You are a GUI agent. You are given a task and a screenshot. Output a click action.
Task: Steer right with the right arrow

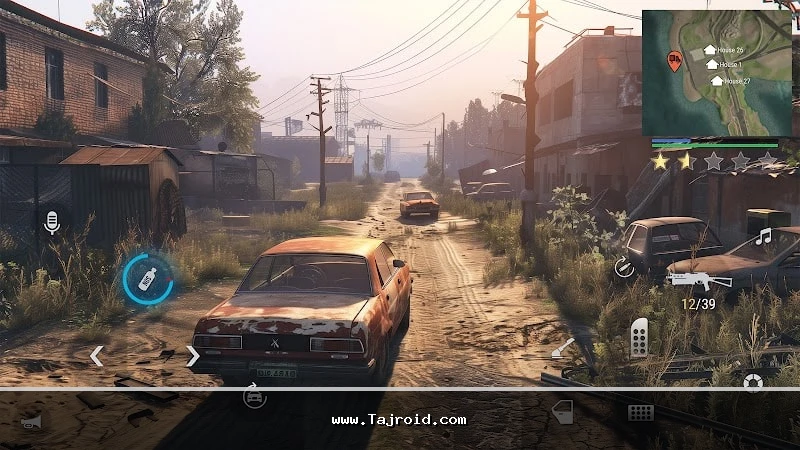click(192, 355)
